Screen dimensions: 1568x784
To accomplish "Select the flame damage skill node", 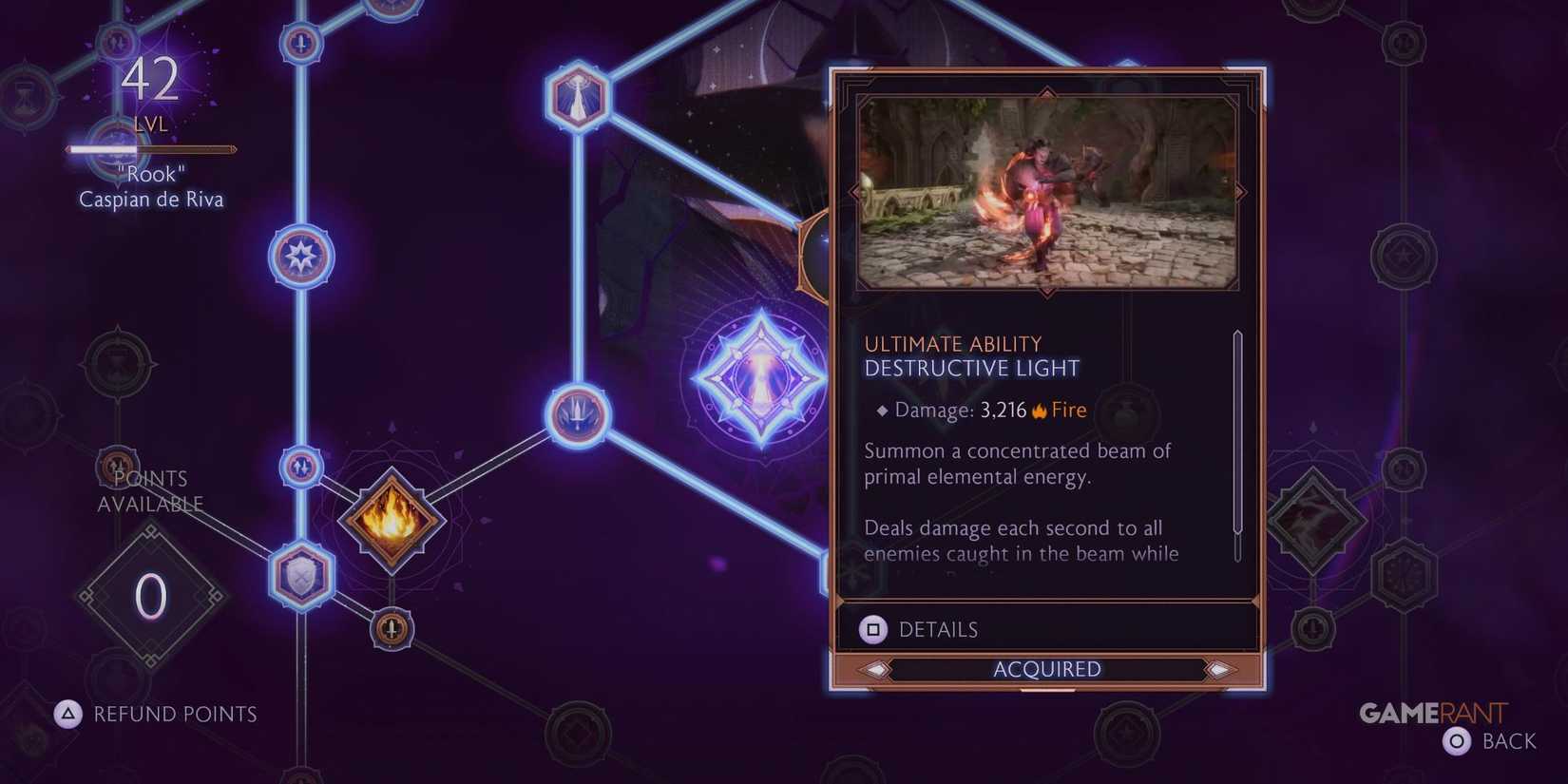I will pos(392,521).
